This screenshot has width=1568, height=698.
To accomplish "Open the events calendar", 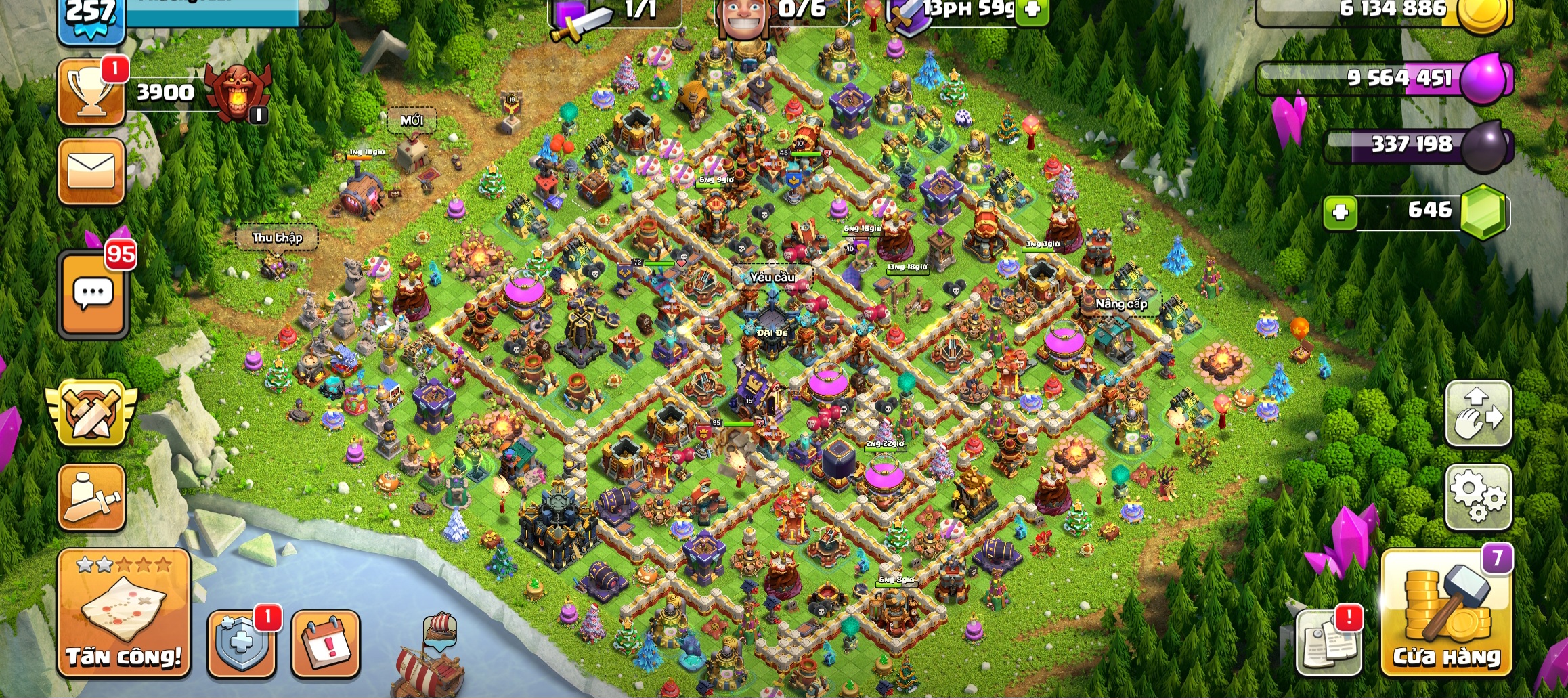I will tap(326, 644).
